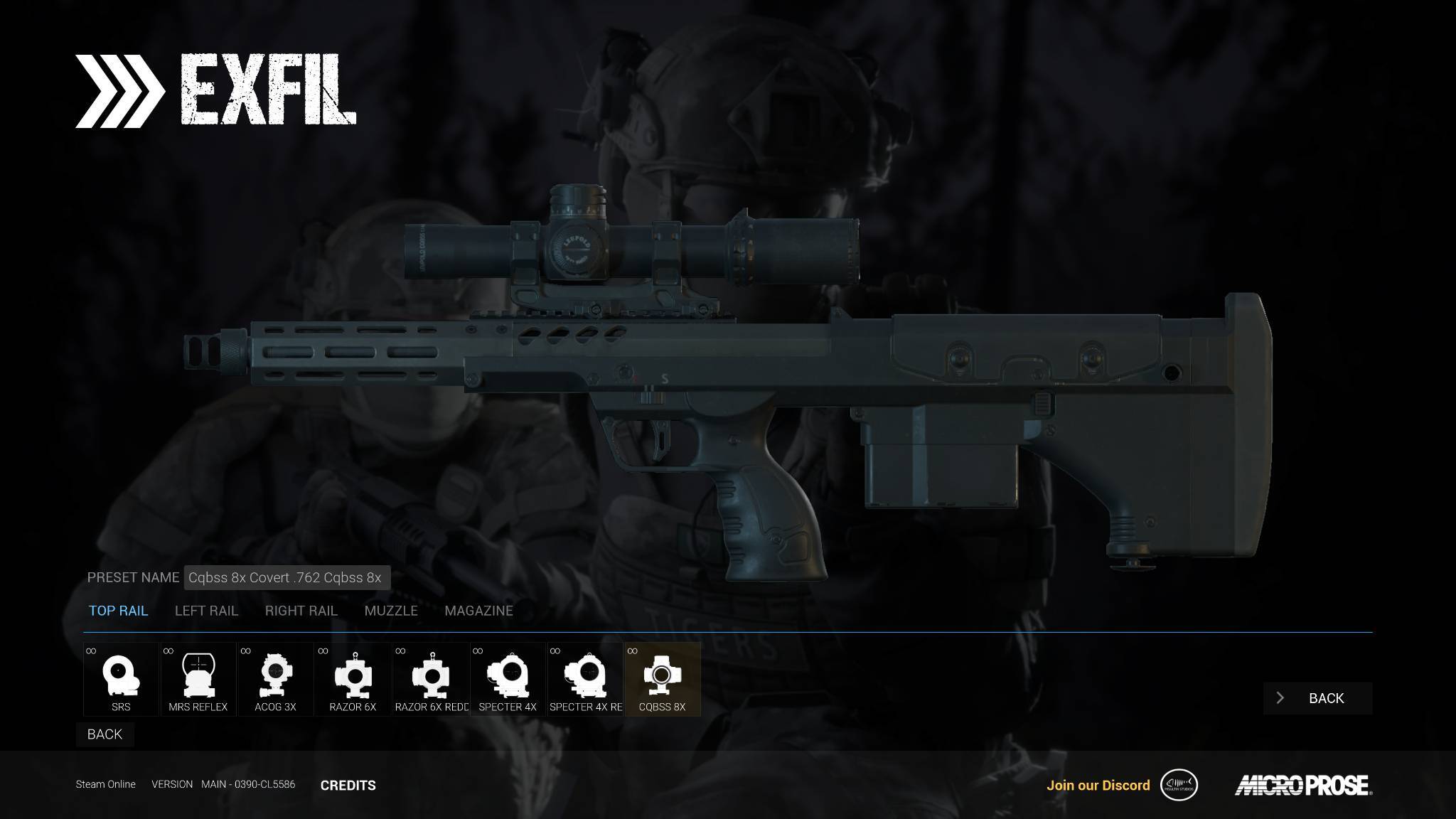Switch to the Magazine tab

[478, 611]
